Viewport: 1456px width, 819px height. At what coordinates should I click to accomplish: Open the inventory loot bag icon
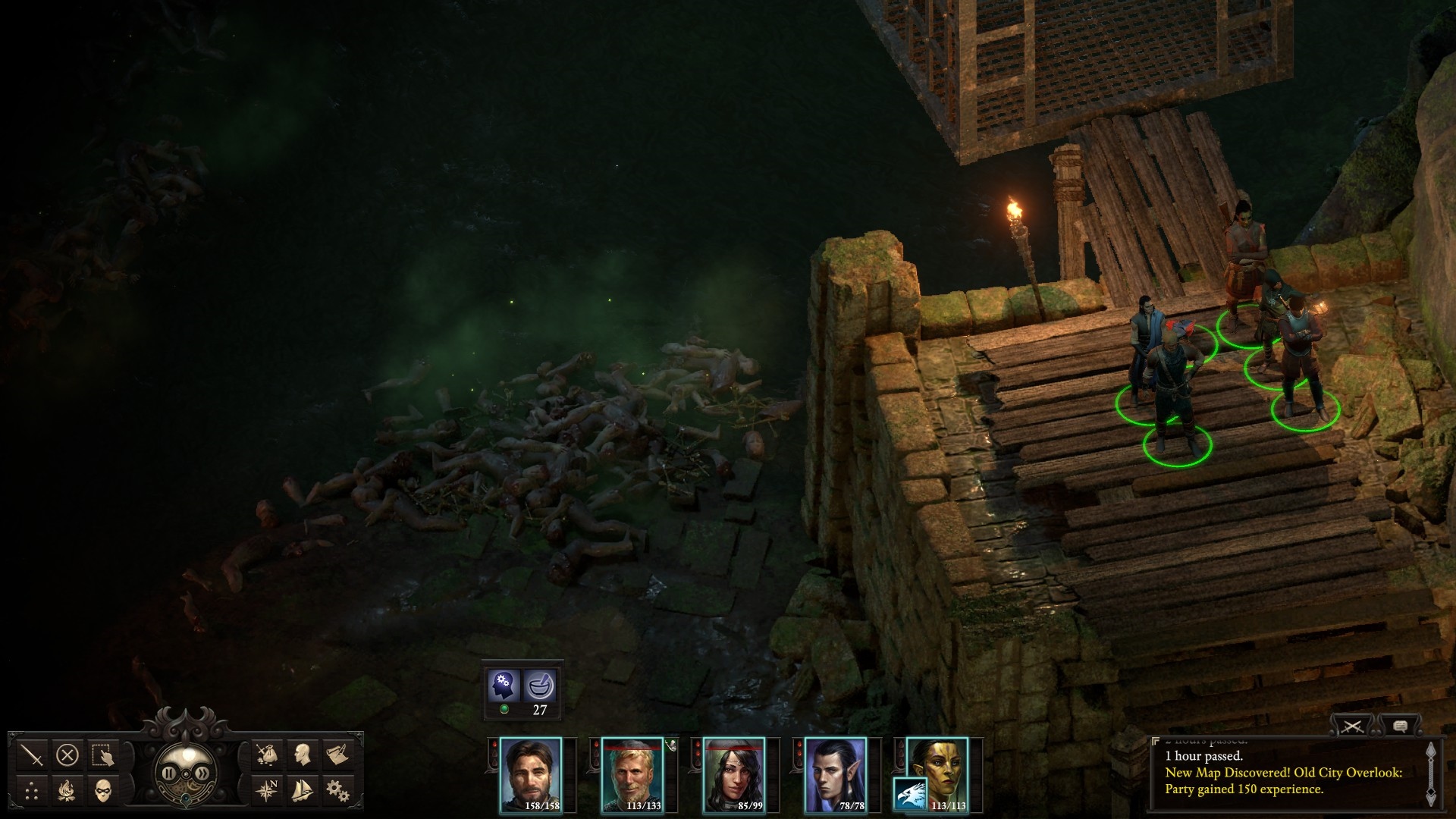point(266,755)
